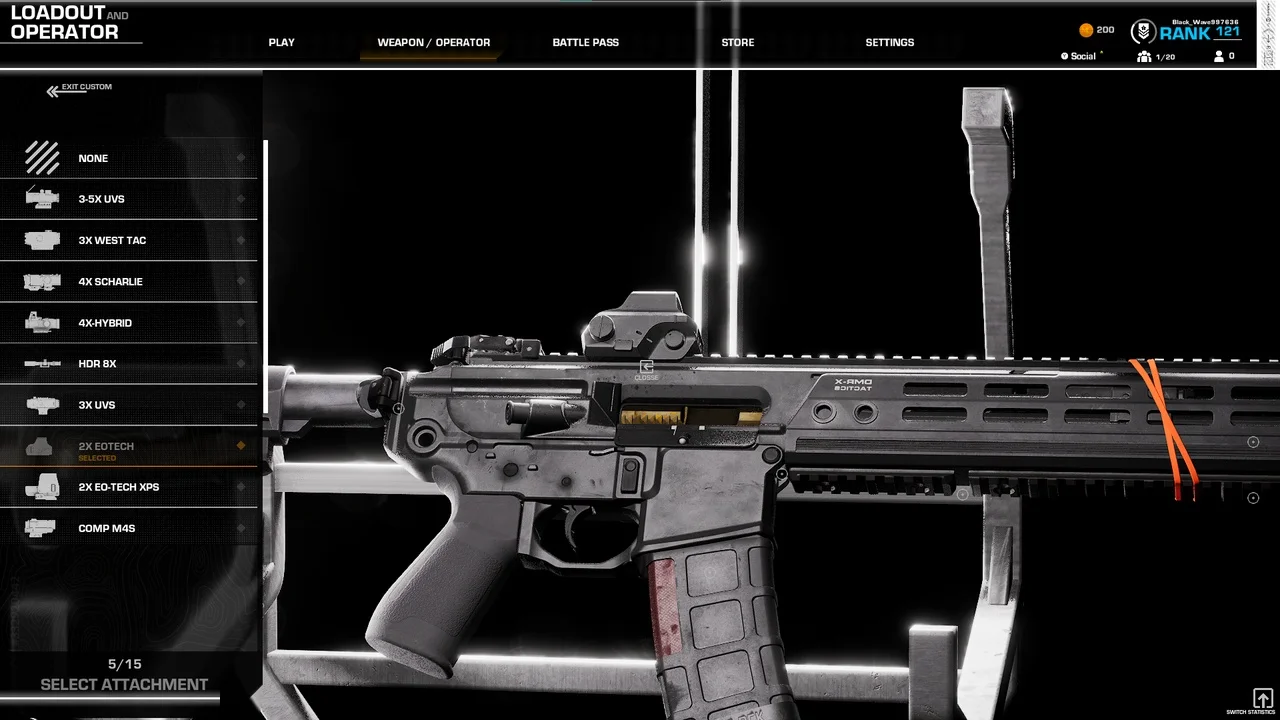Open the party members 1/20 icon

point(1155,57)
